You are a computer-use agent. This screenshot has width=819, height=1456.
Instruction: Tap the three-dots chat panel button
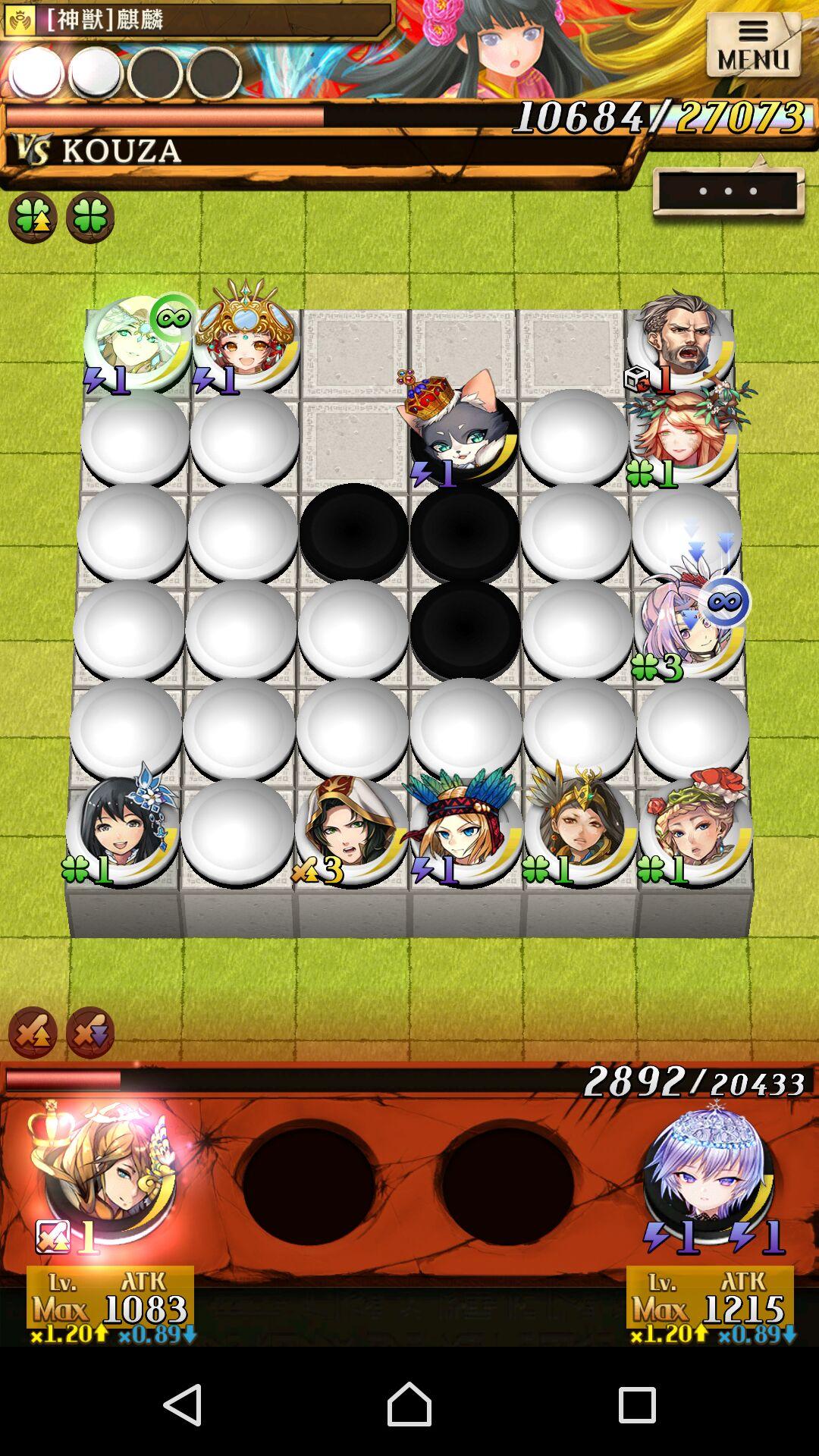pos(728,191)
